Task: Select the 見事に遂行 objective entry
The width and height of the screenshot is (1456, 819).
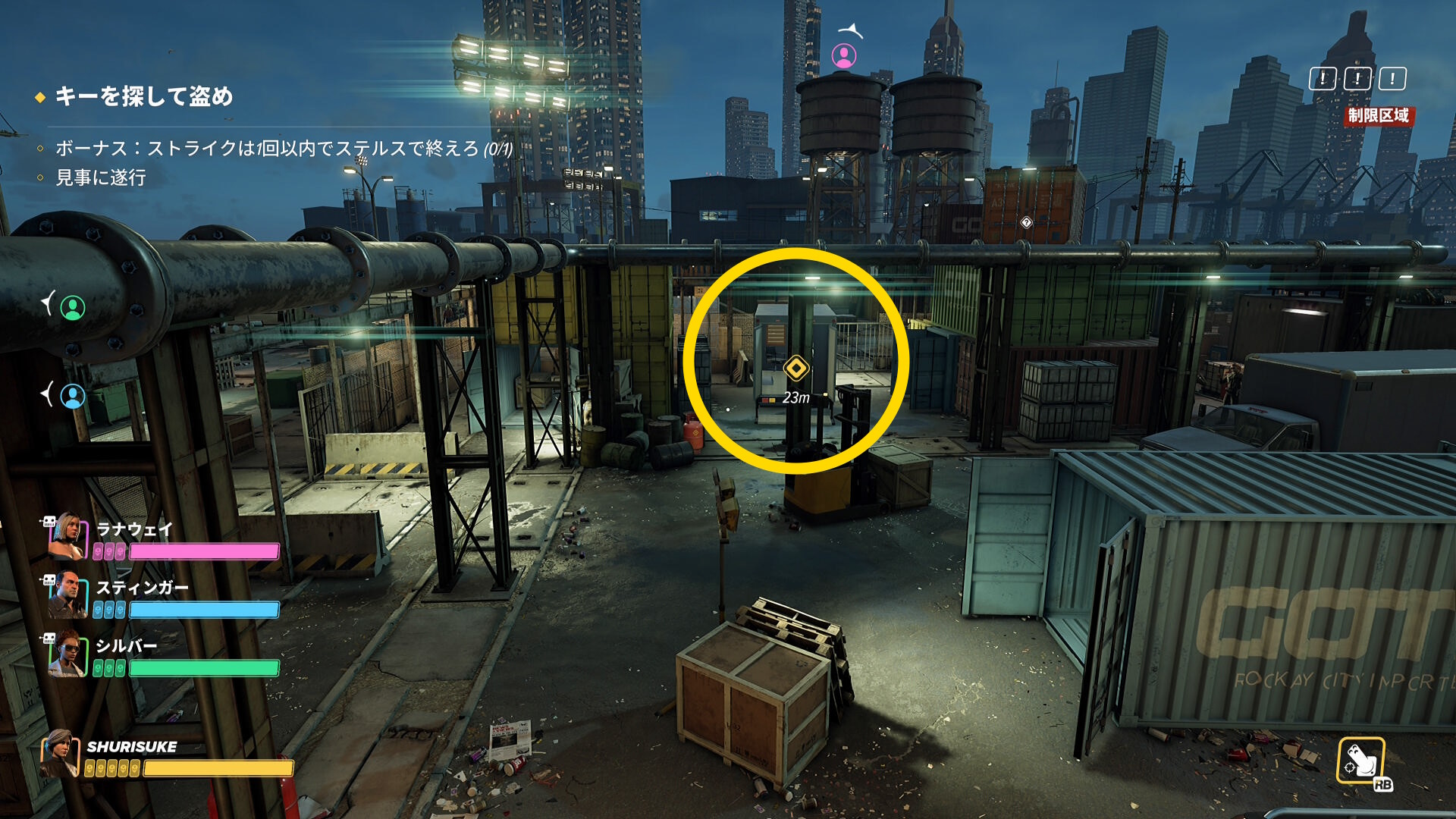Action: coord(100,177)
